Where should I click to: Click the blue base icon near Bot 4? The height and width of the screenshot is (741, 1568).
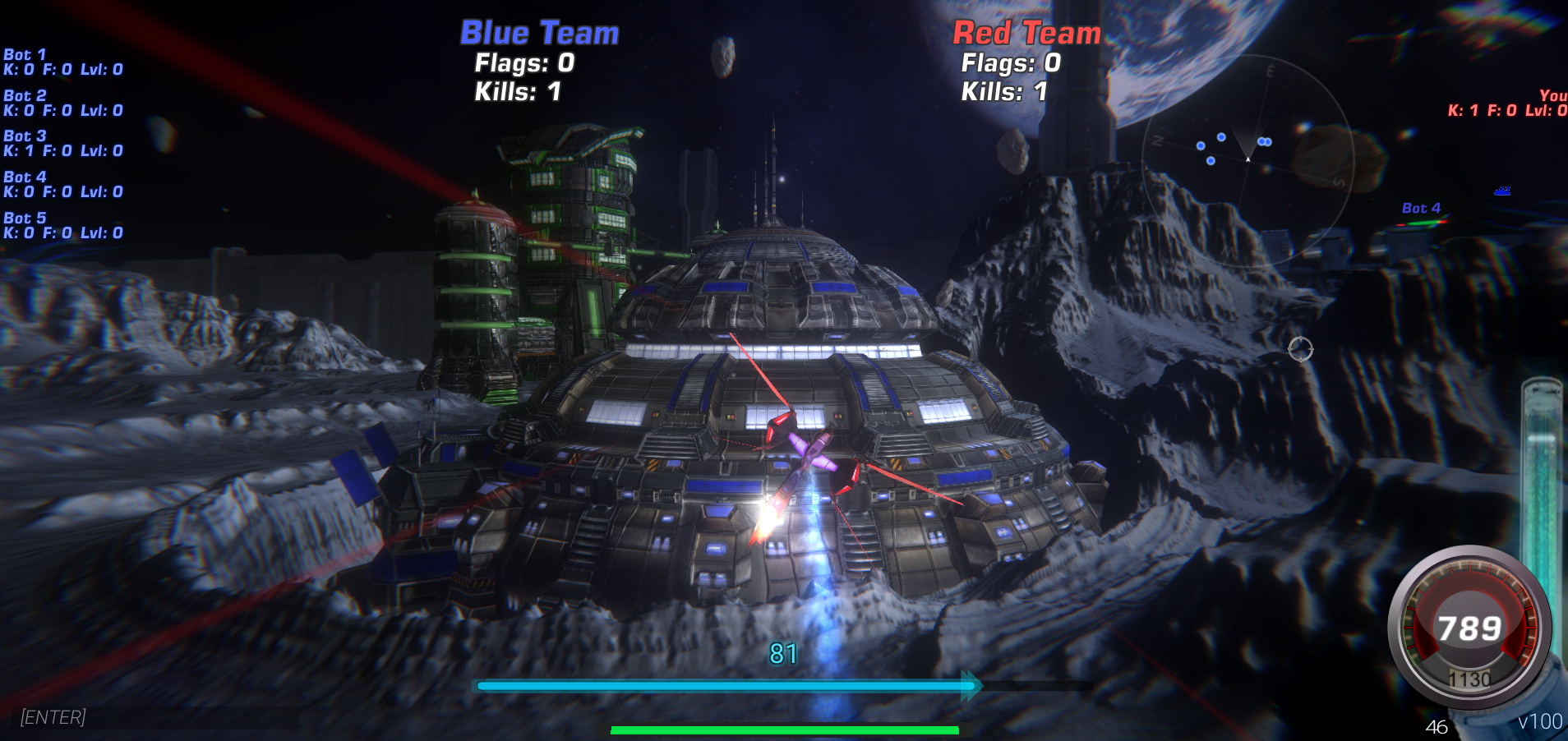click(1501, 190)
